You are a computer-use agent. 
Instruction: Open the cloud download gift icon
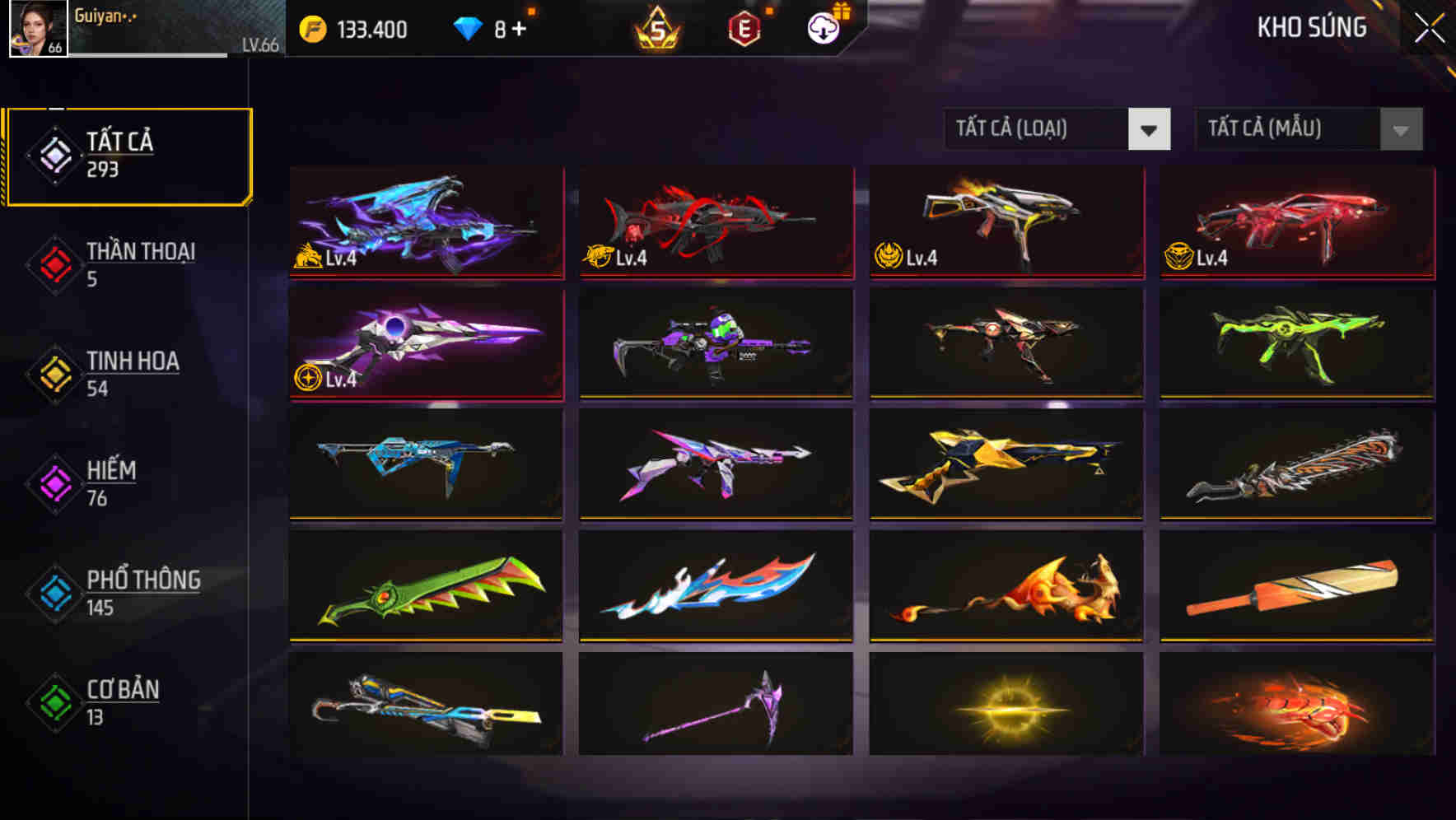[823, 27]
